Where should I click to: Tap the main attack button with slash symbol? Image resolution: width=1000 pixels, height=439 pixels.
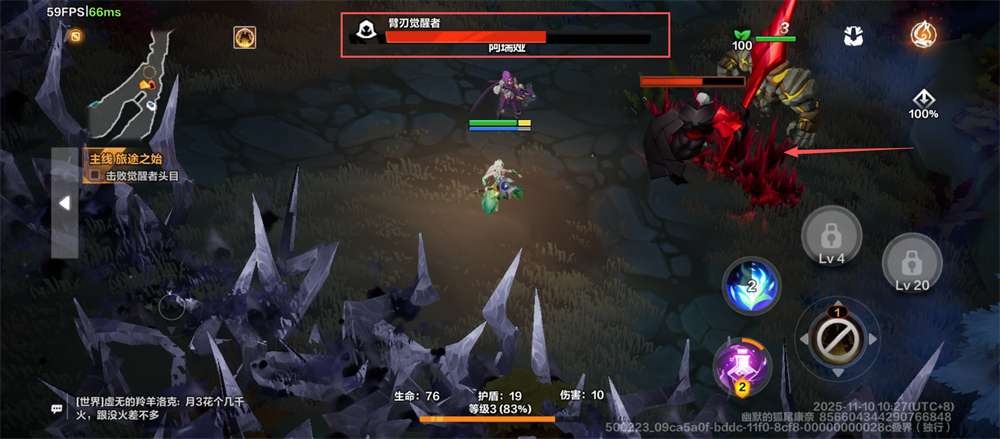coord(835,340)
